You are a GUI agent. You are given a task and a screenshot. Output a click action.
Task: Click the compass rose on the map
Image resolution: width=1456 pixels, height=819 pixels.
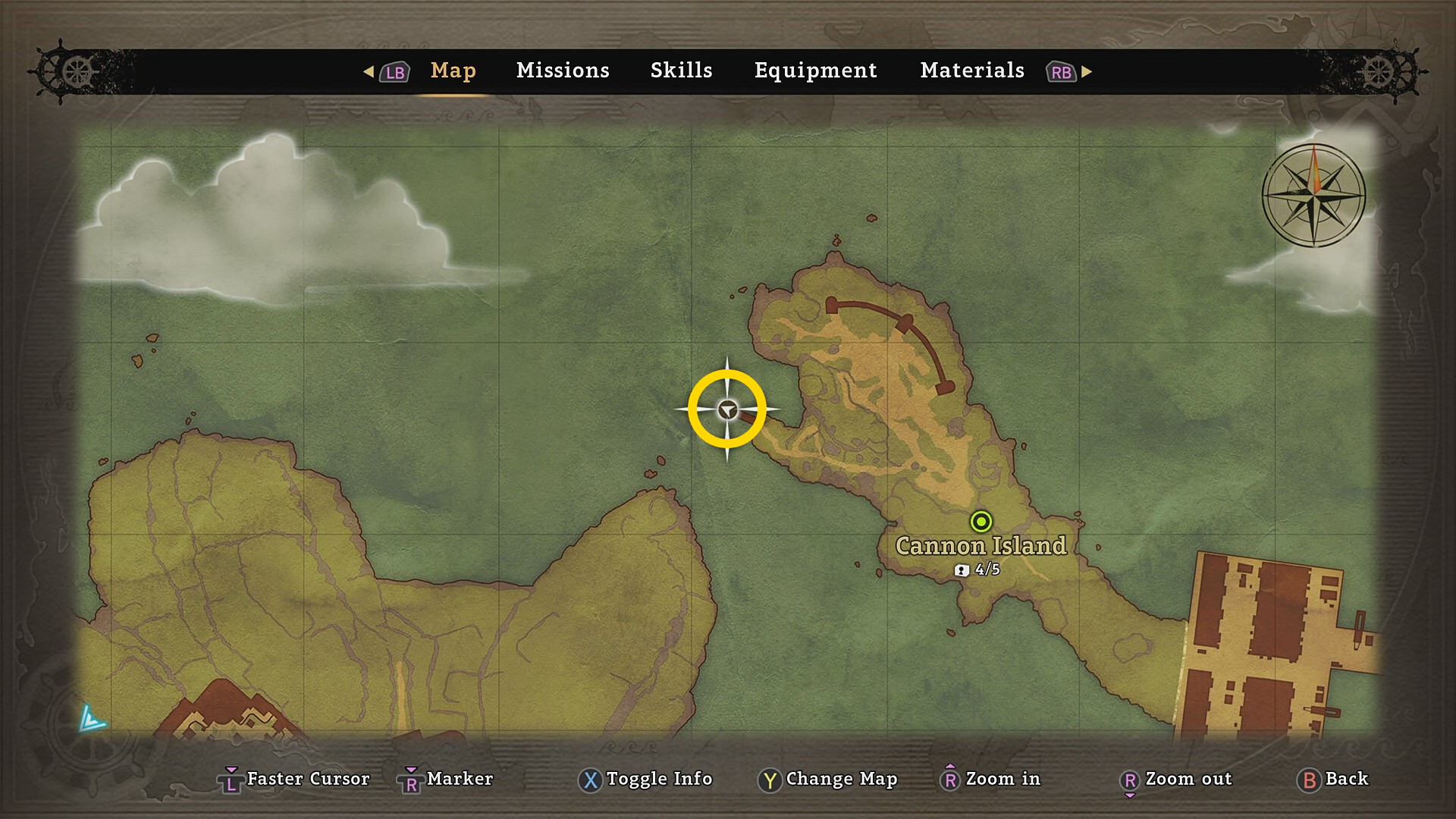click(1314, 195)
